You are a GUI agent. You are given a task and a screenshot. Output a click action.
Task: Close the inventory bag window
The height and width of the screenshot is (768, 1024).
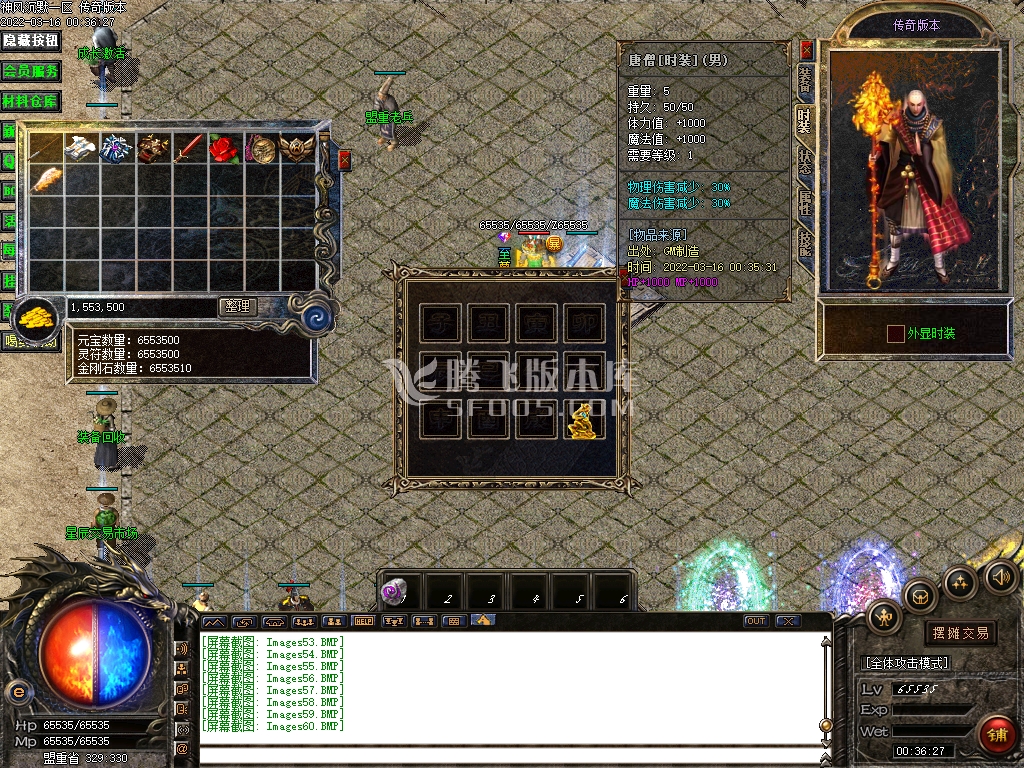coord(345,159)
